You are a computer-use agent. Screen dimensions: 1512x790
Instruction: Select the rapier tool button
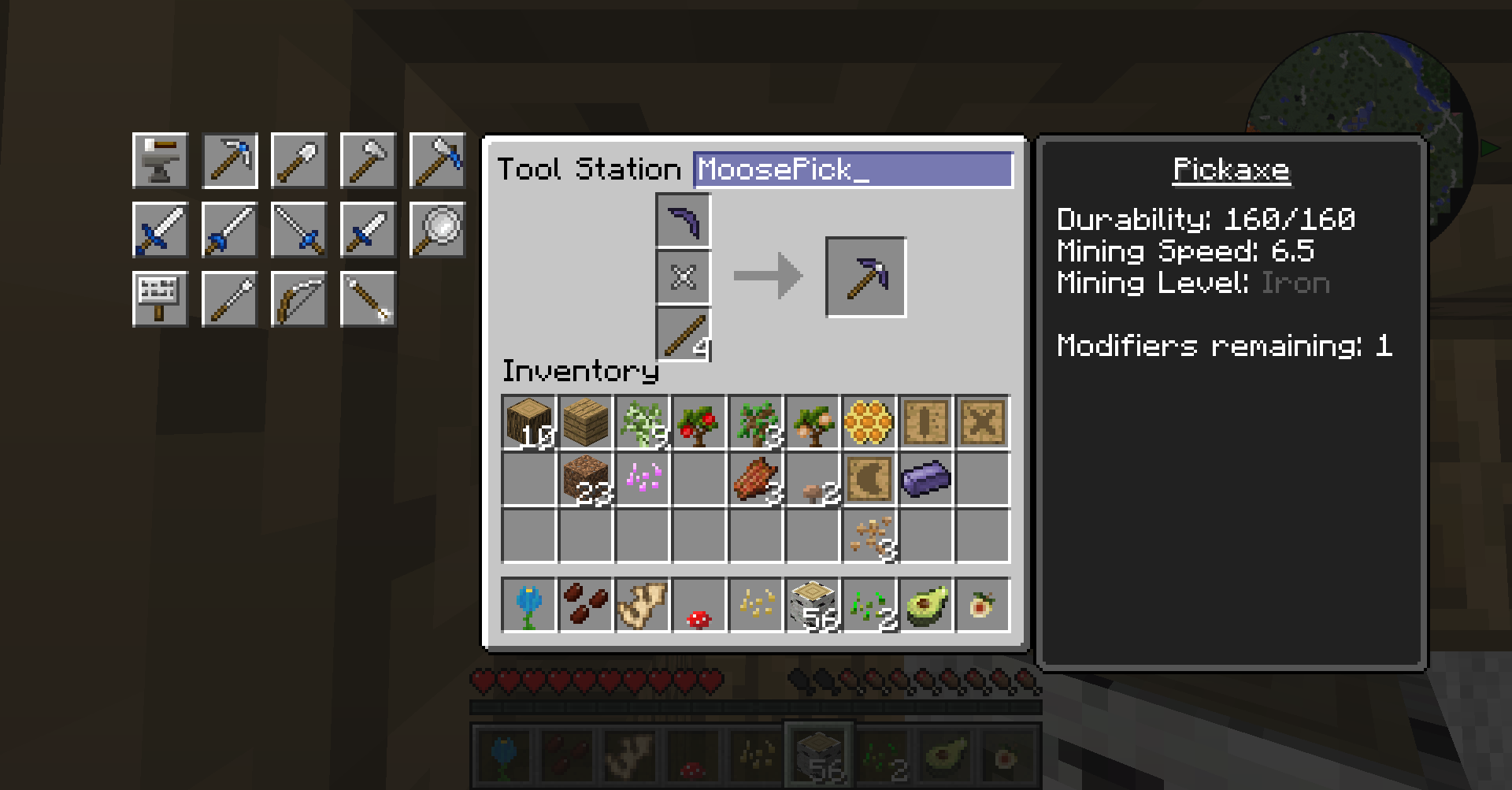298,230
